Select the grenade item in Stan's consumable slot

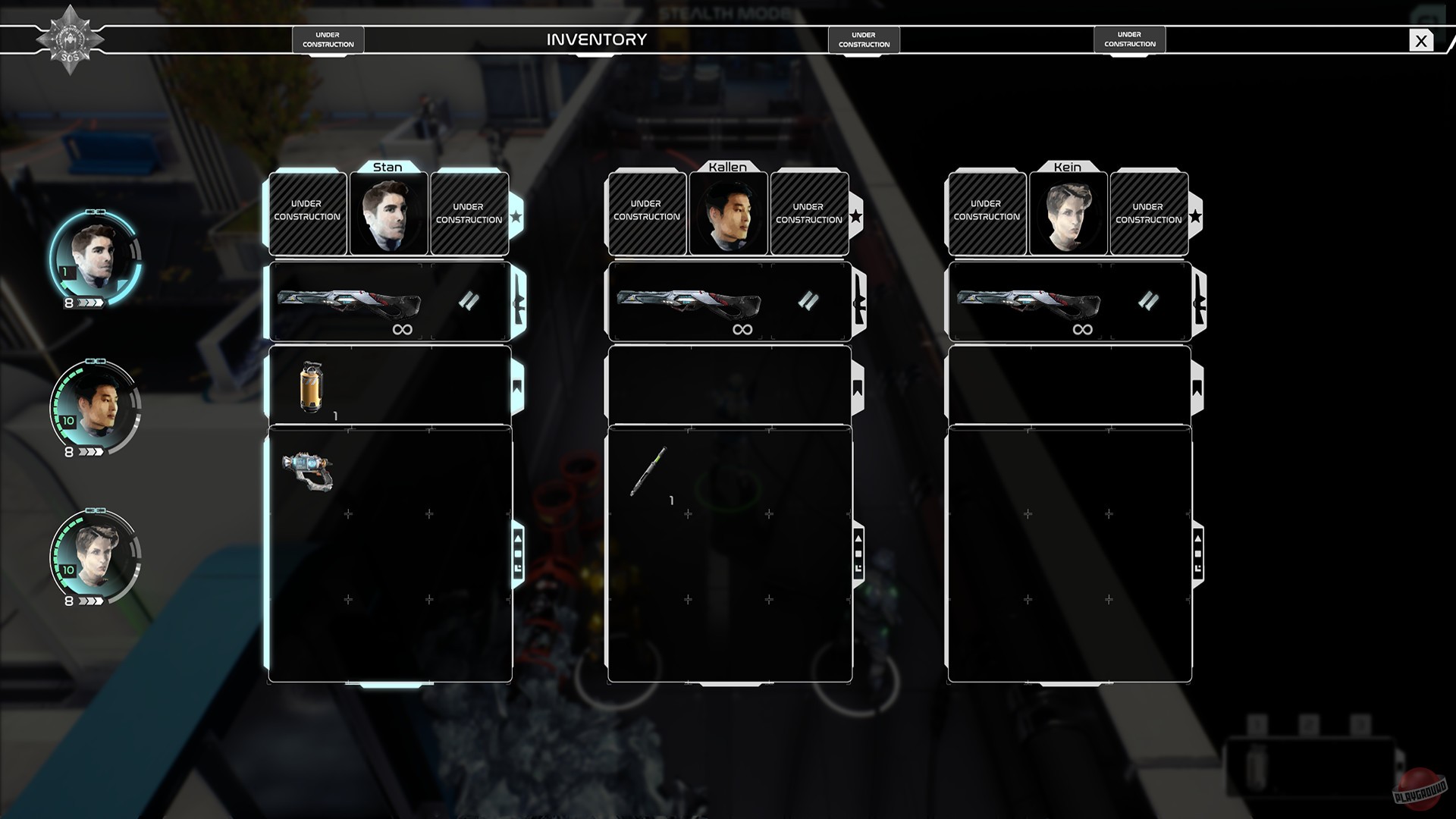point(311,385)
